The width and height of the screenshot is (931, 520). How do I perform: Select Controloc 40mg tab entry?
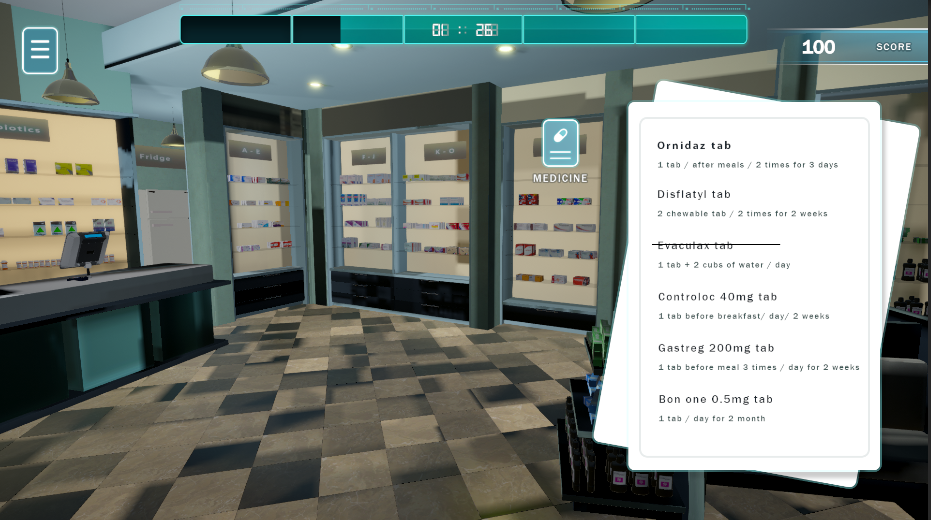717,297
